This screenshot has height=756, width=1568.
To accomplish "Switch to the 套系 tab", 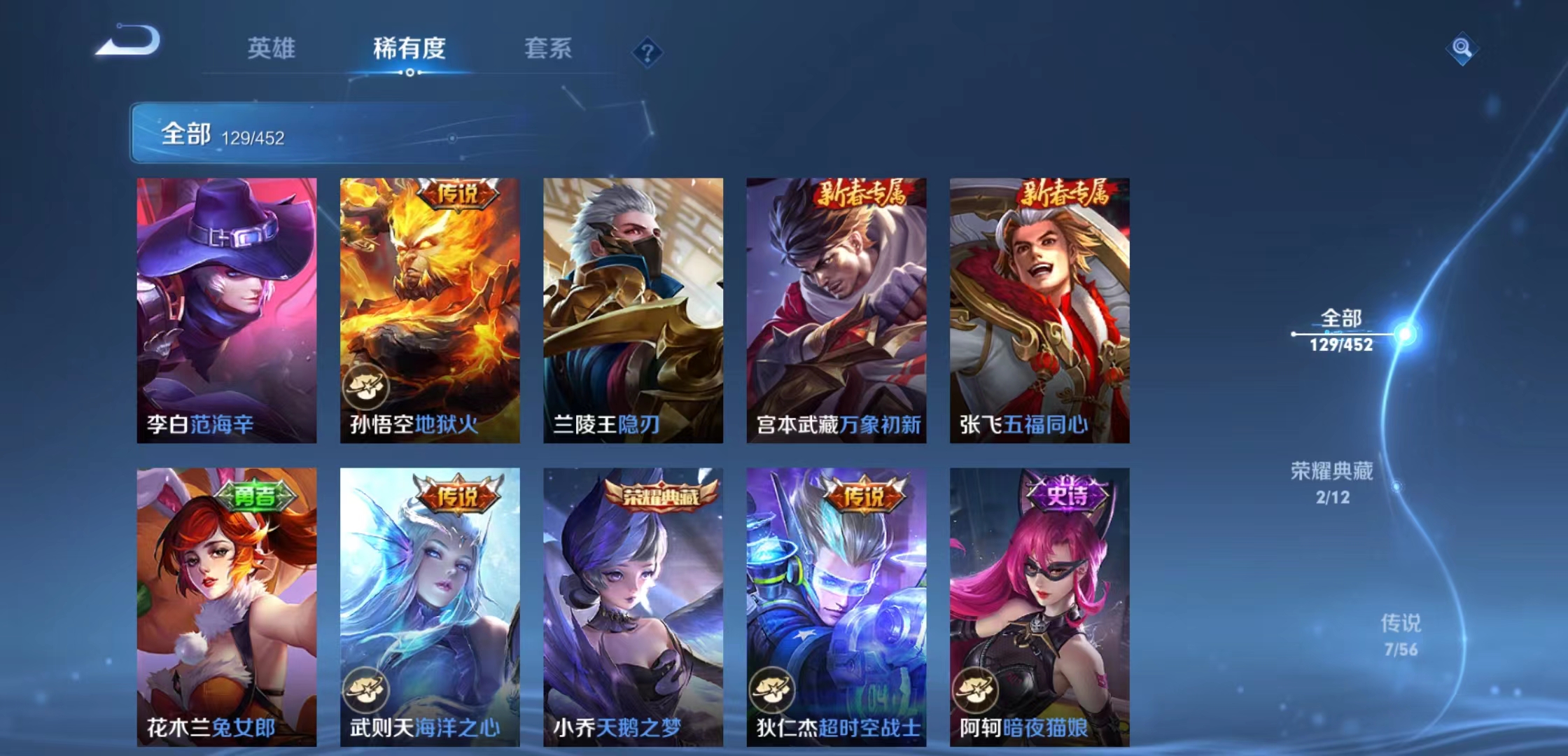I will [549, 49].
